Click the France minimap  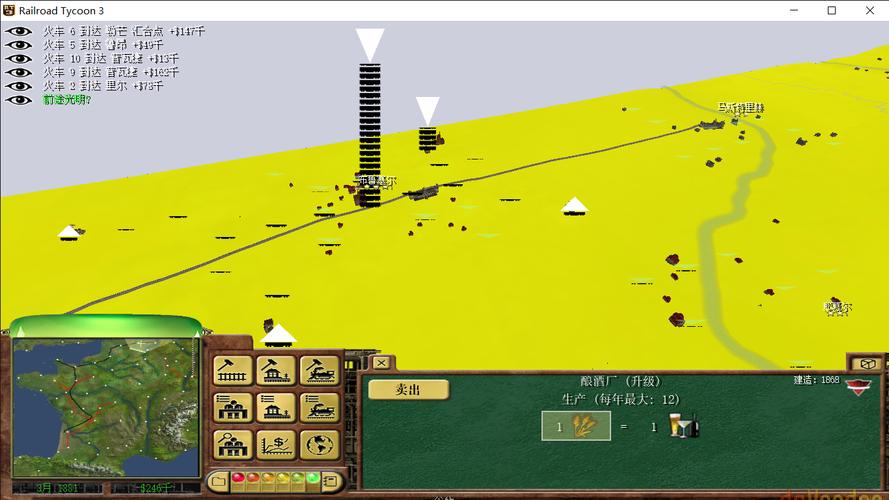click(x=104, y=405)
